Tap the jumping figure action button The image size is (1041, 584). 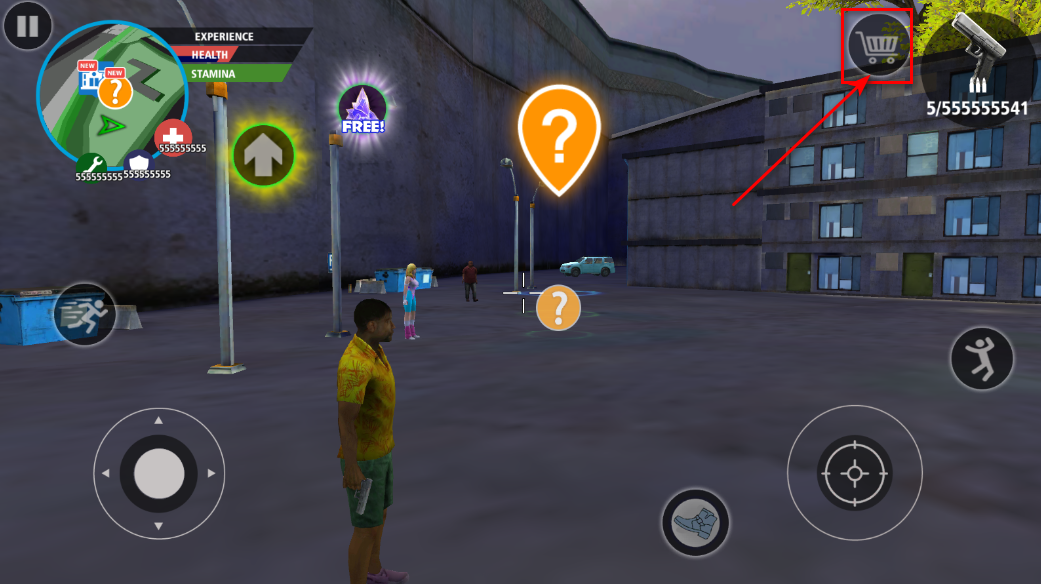tap(981, 358)
